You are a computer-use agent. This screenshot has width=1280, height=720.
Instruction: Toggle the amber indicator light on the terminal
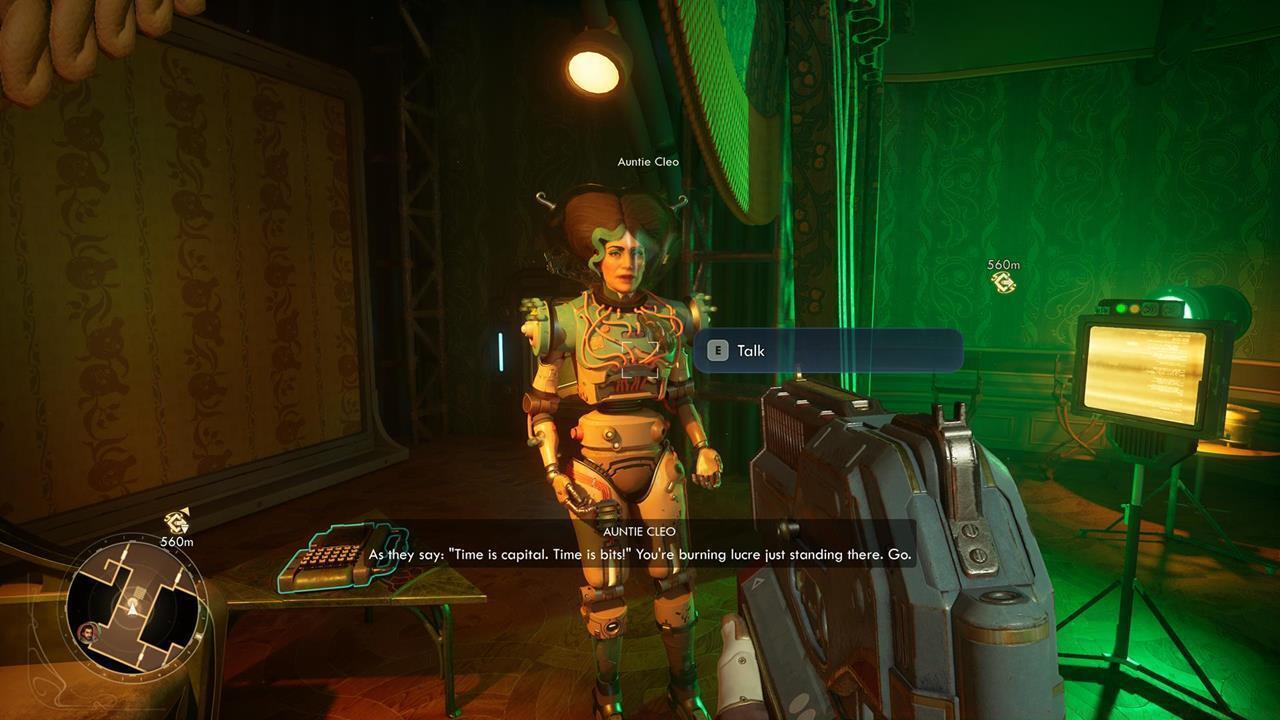1134,308
